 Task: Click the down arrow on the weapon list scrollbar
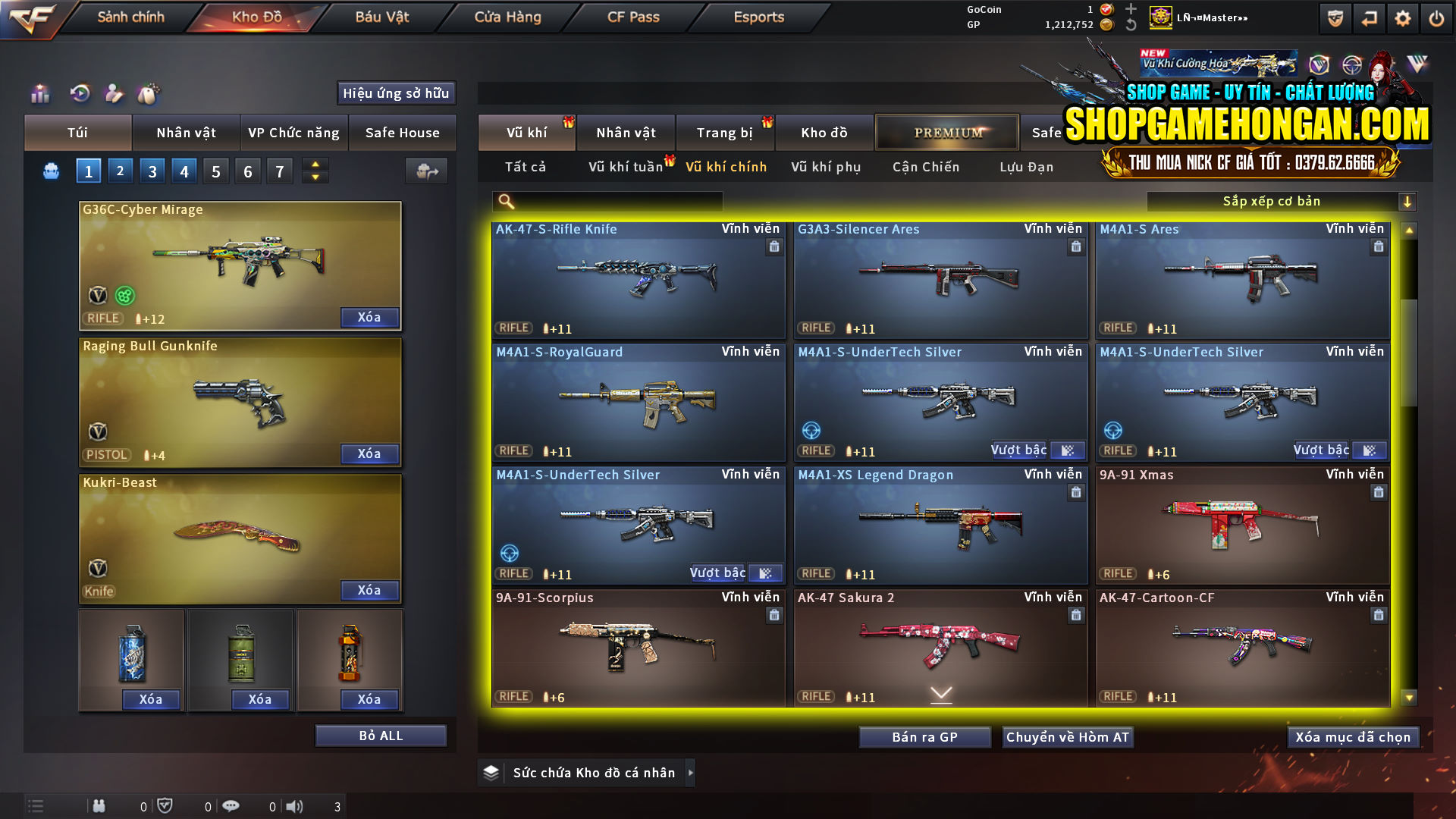coord(1409,697)
